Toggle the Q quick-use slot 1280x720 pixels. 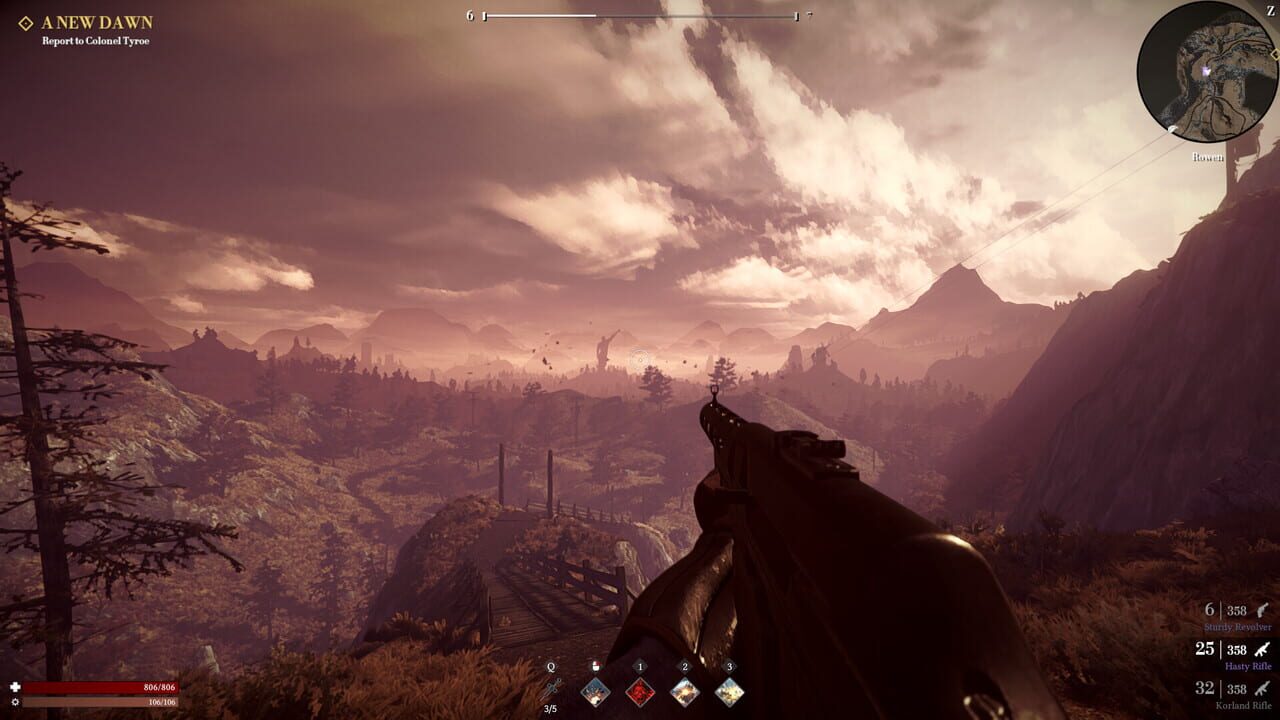[550, 666]
